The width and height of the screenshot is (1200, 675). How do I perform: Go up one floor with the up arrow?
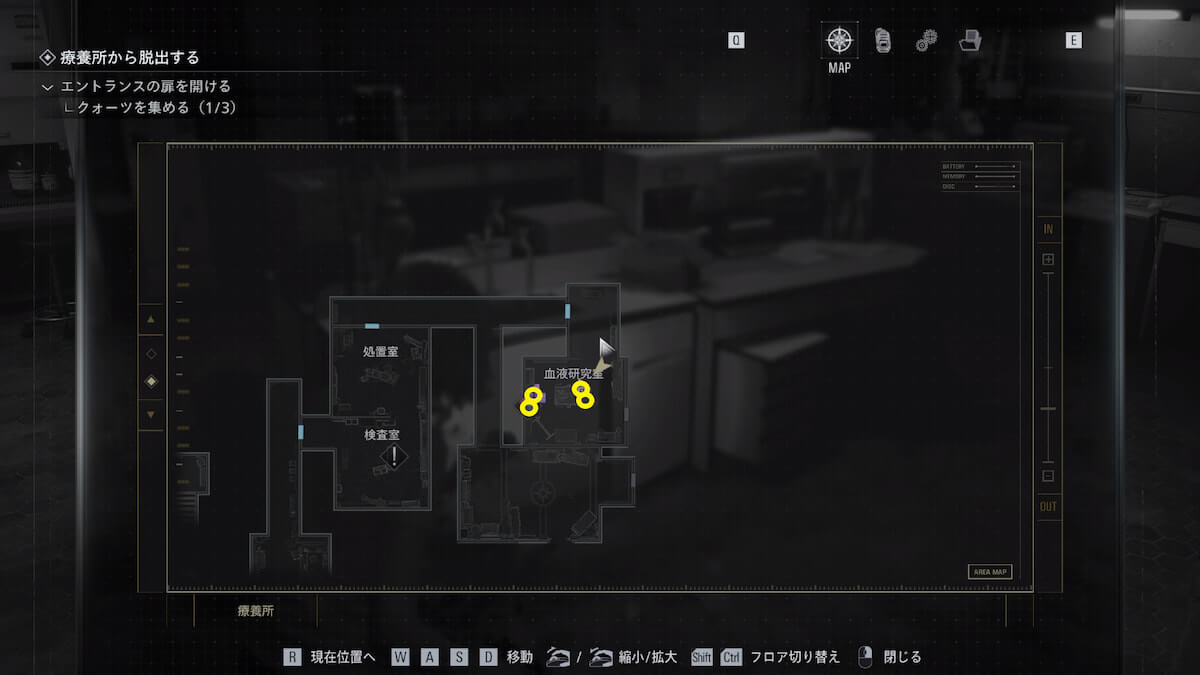[x=151, y=320]
